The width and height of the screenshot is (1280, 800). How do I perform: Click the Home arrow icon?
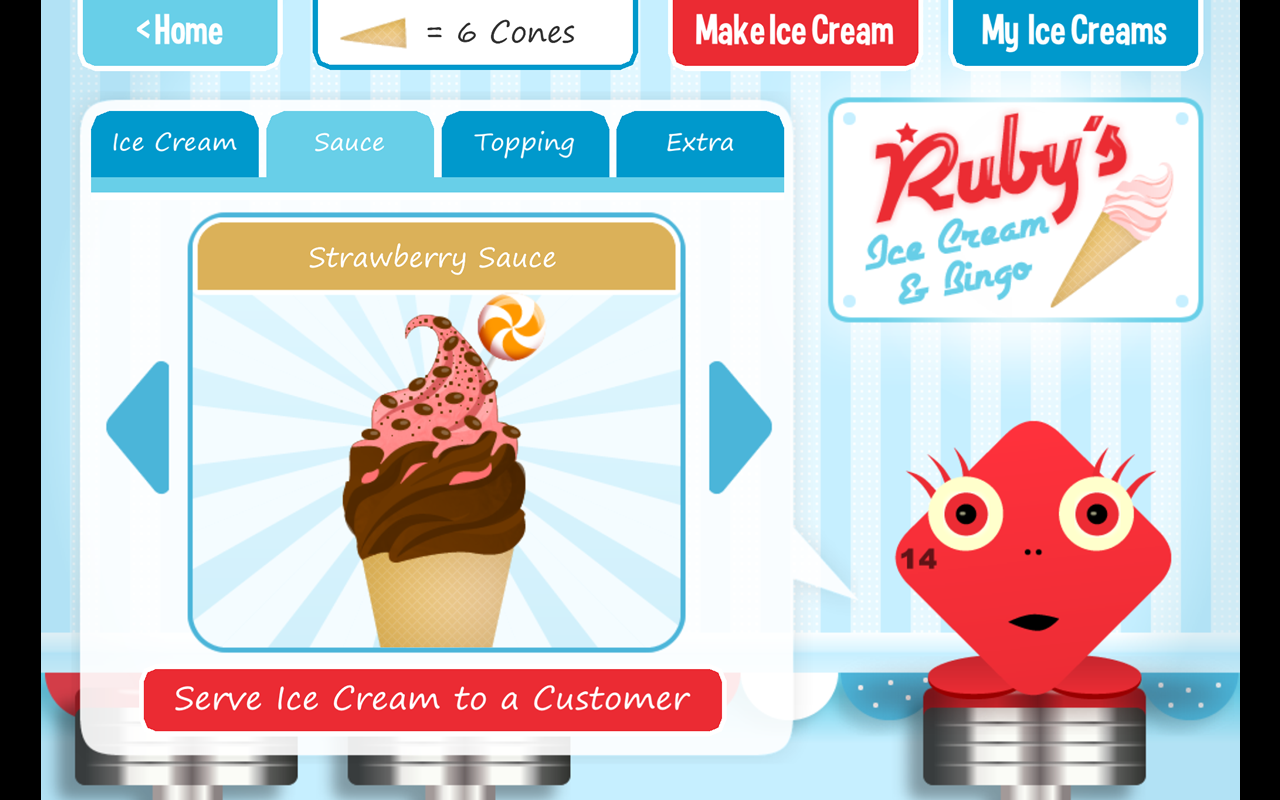pos(144,31)
